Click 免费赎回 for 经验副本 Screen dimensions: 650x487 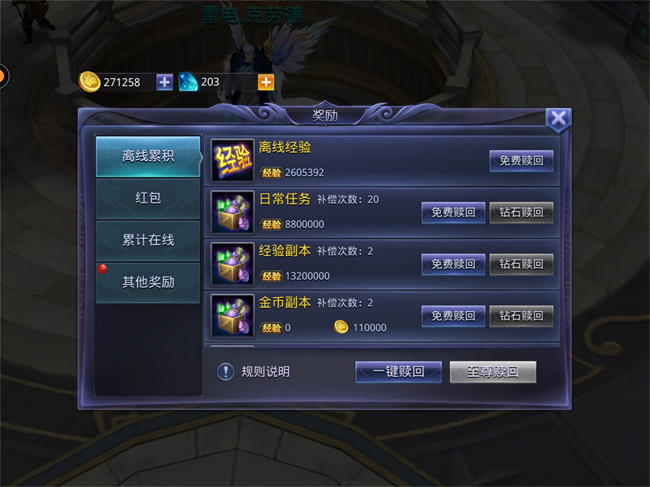[x=453, y=264]
